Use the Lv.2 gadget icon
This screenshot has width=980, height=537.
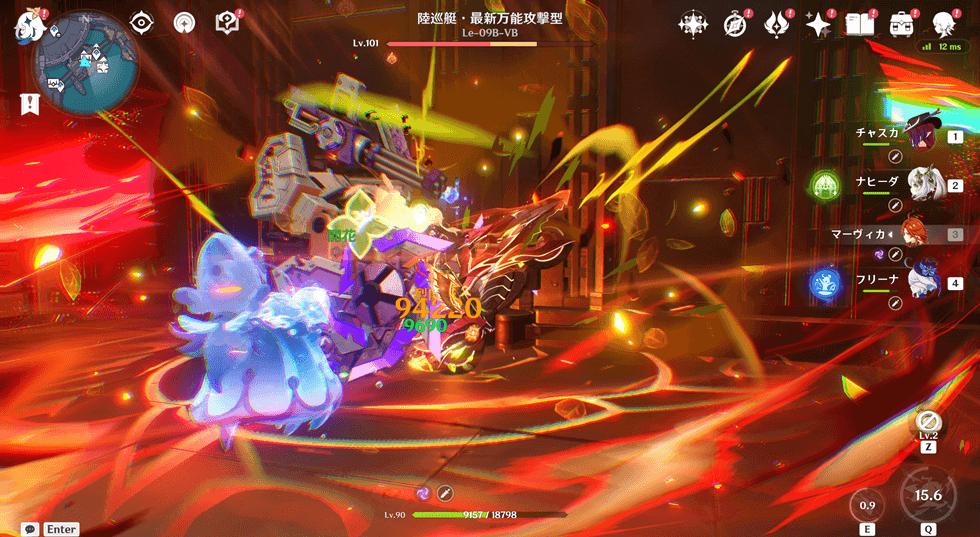(x=928, y=423)
